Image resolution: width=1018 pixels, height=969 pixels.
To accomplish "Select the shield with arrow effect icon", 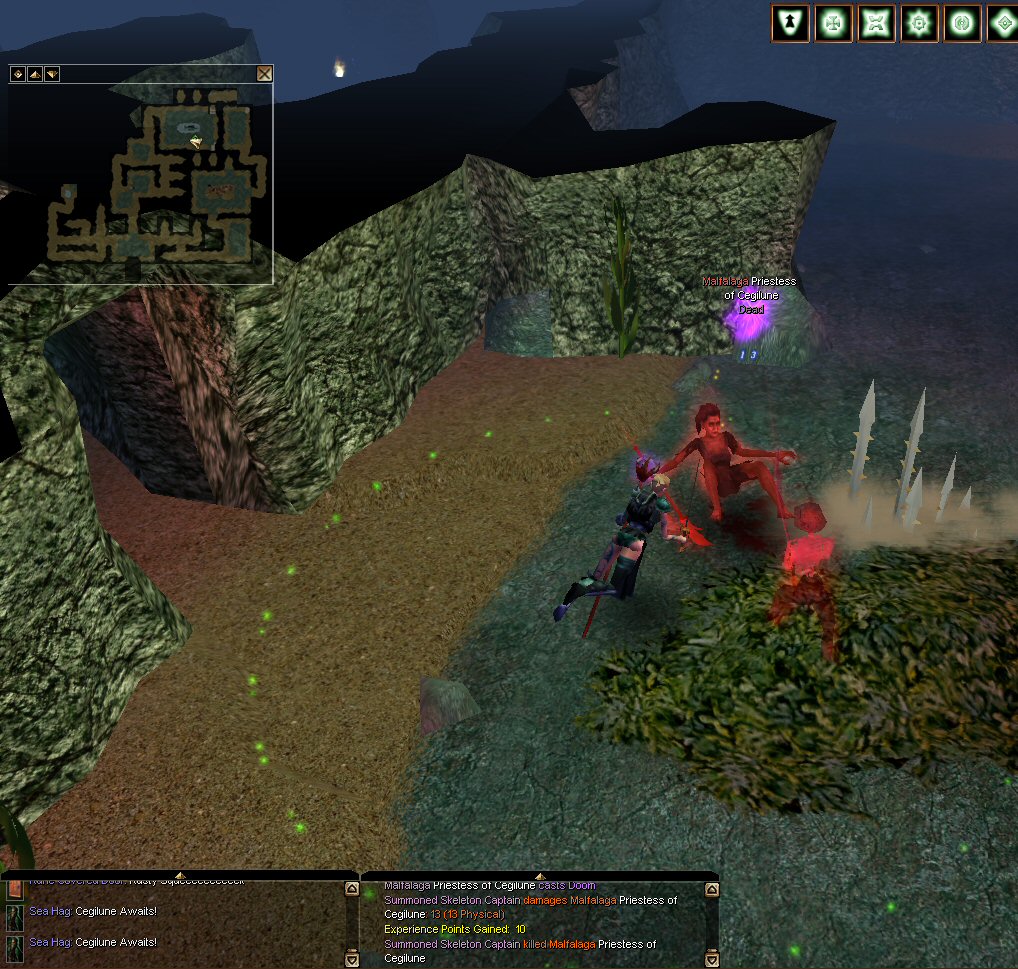I will 790,23.
